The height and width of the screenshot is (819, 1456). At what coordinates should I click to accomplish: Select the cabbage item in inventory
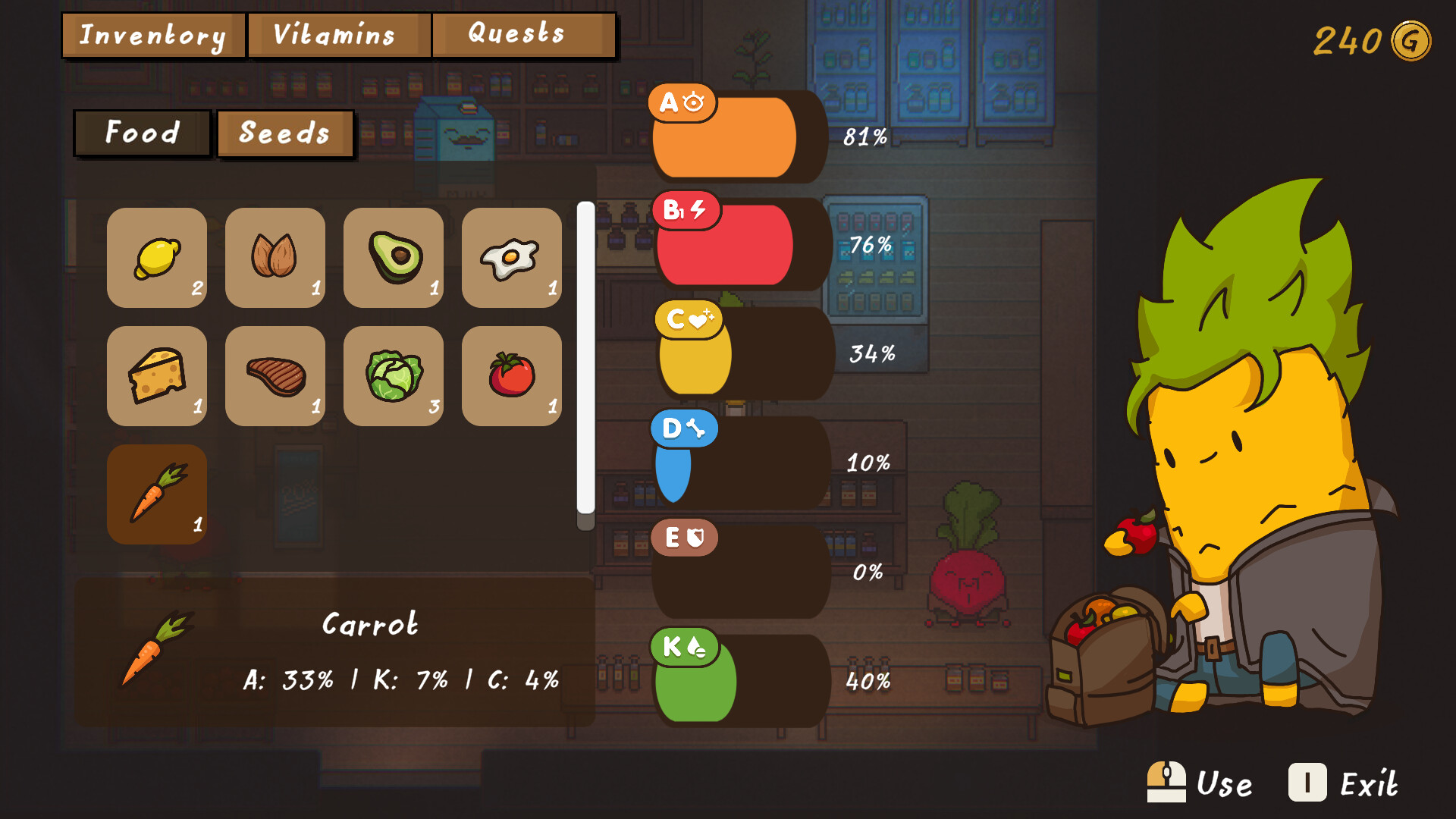coord(394,376)
